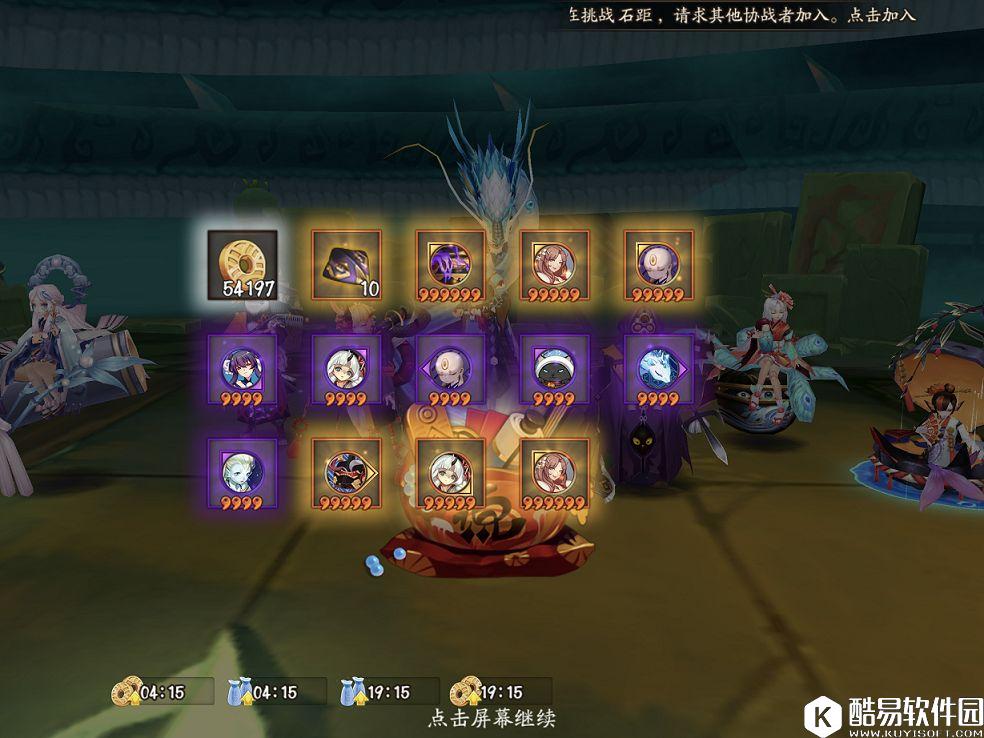Select the brown-haired woman reward with five stars
This screenshot has height=738, width=984.
554,263
